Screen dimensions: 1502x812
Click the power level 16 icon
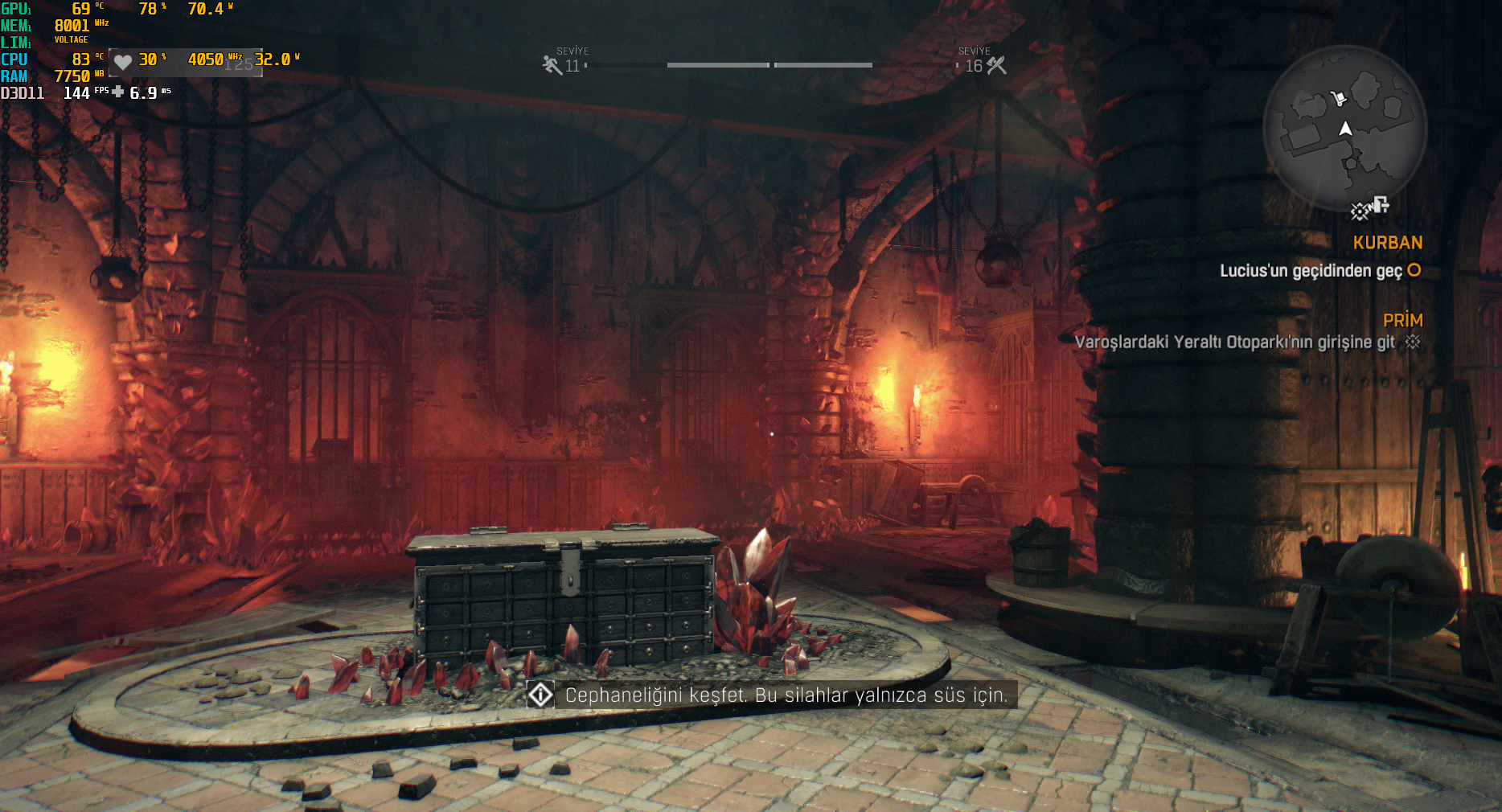click(x=996, y=65)
